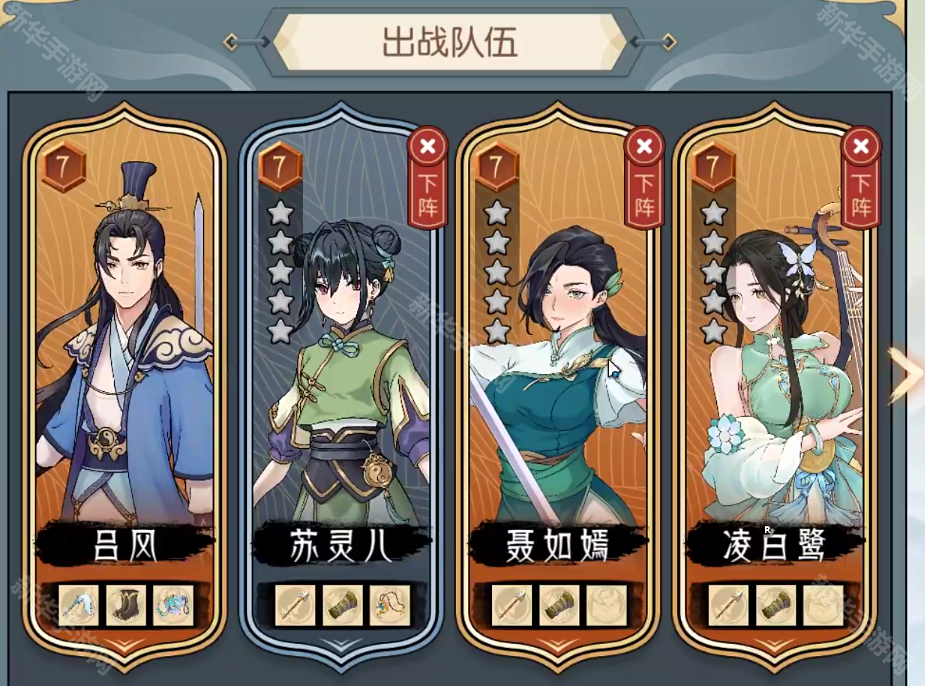Open 吕风's weapon equipment slot
The height and width of the screenshot is (686, 925).
[80, 605]
